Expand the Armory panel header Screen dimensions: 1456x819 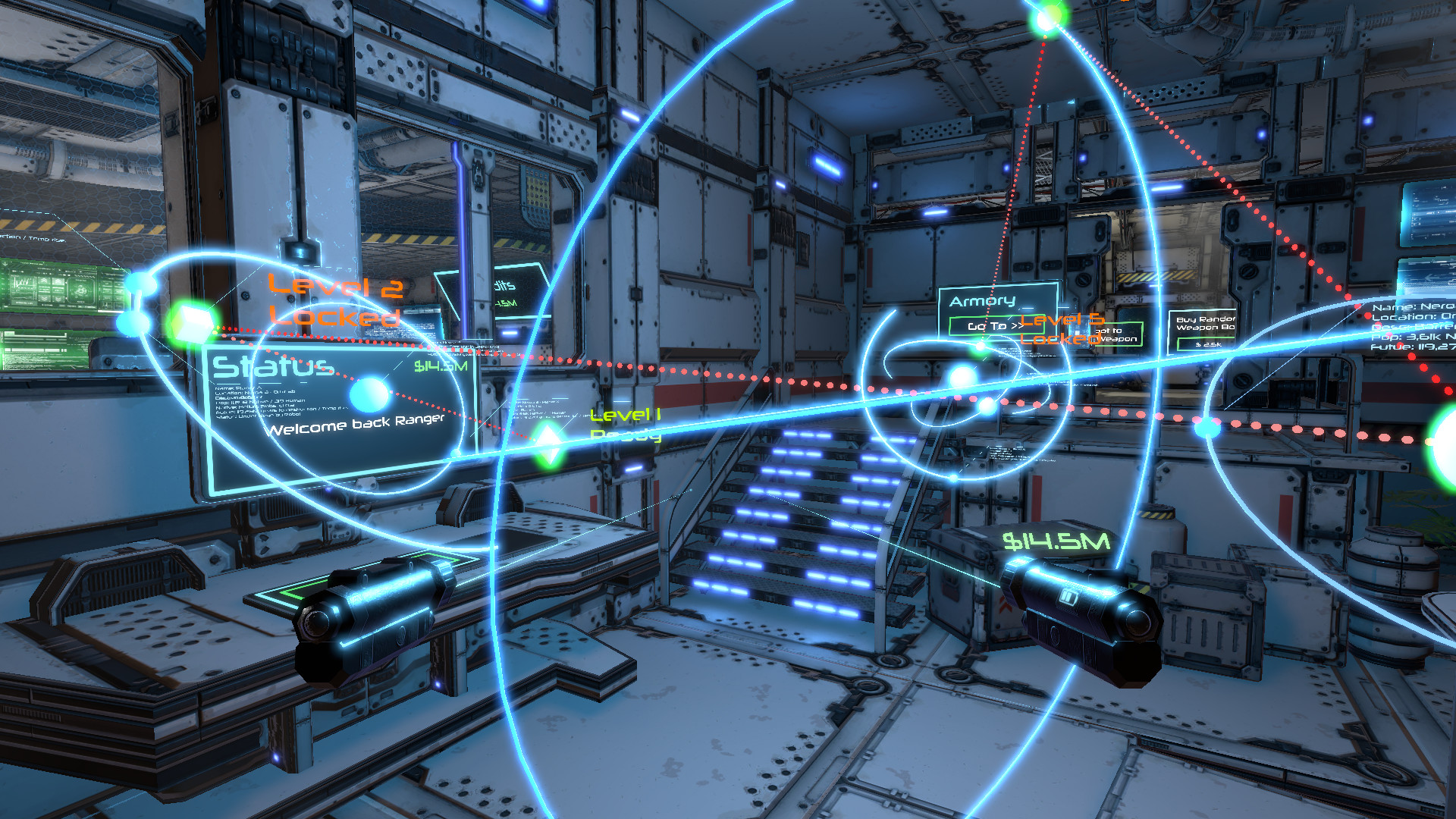(x=981, y=302)
